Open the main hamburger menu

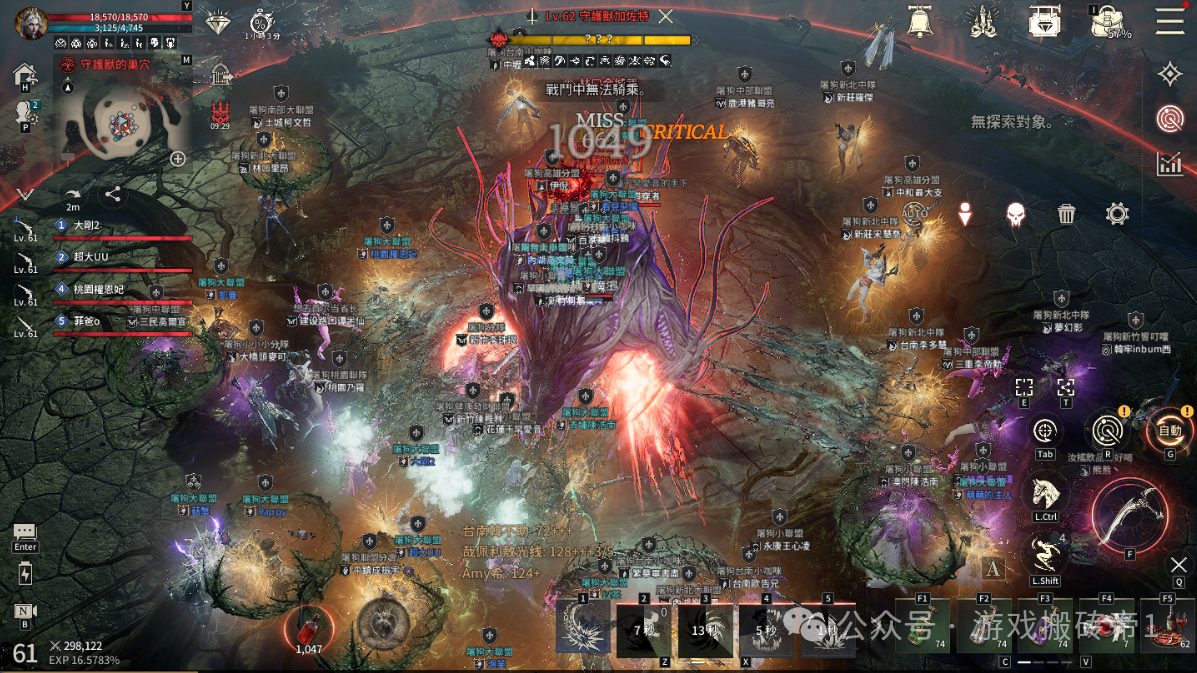[x=1169, y=21]
